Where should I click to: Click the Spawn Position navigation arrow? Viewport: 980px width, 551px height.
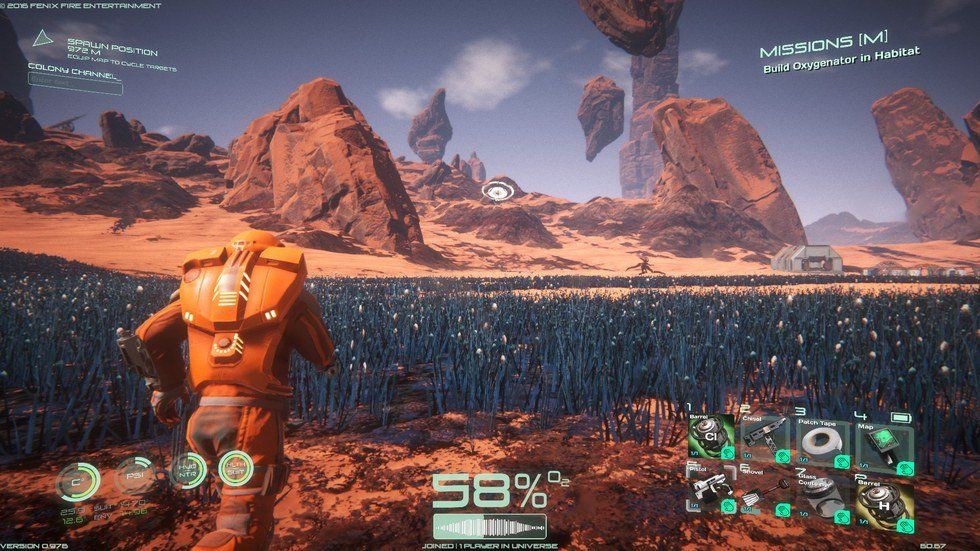42,40
